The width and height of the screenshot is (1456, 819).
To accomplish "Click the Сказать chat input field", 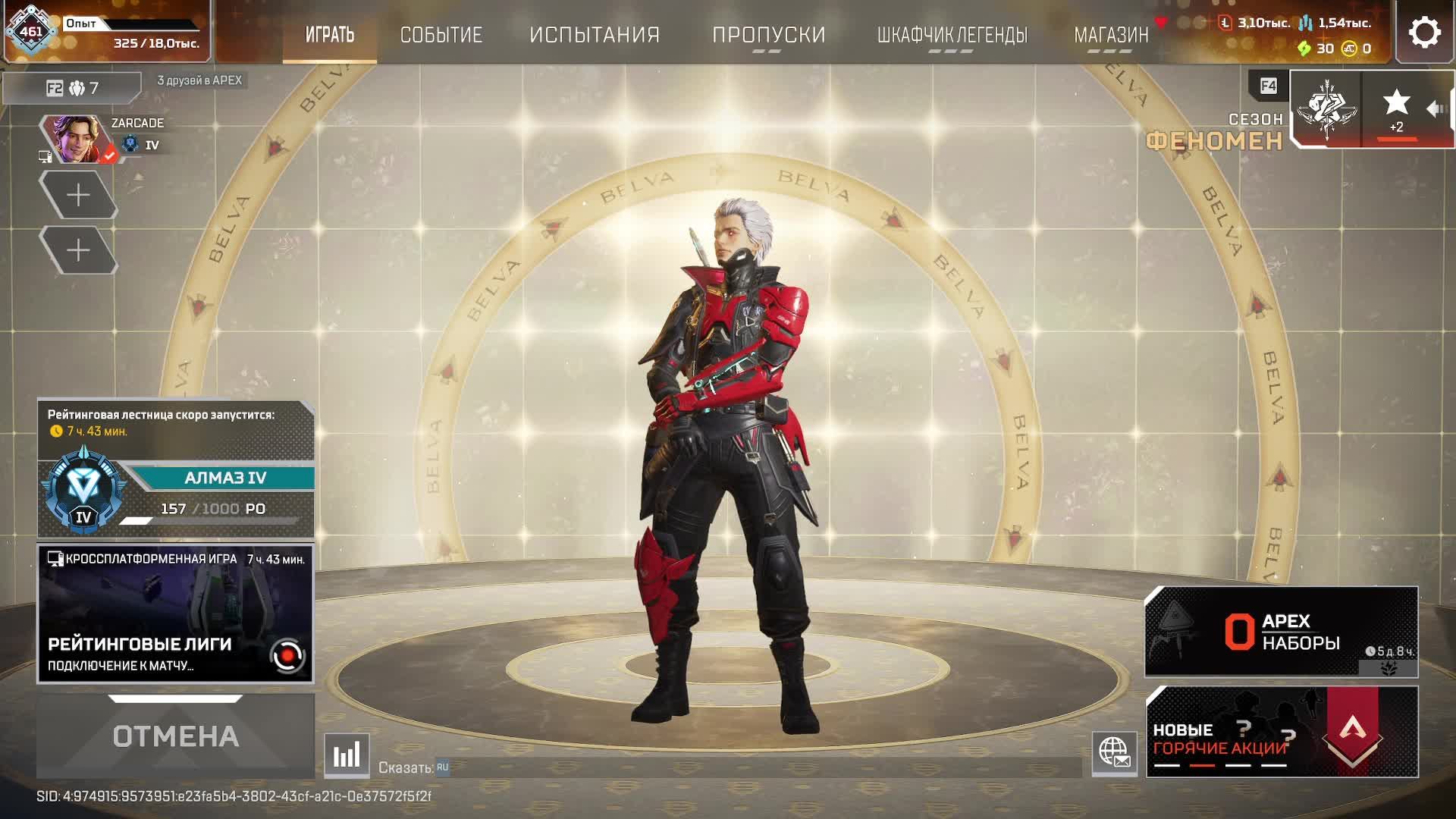I will click(x=758, y=767).
